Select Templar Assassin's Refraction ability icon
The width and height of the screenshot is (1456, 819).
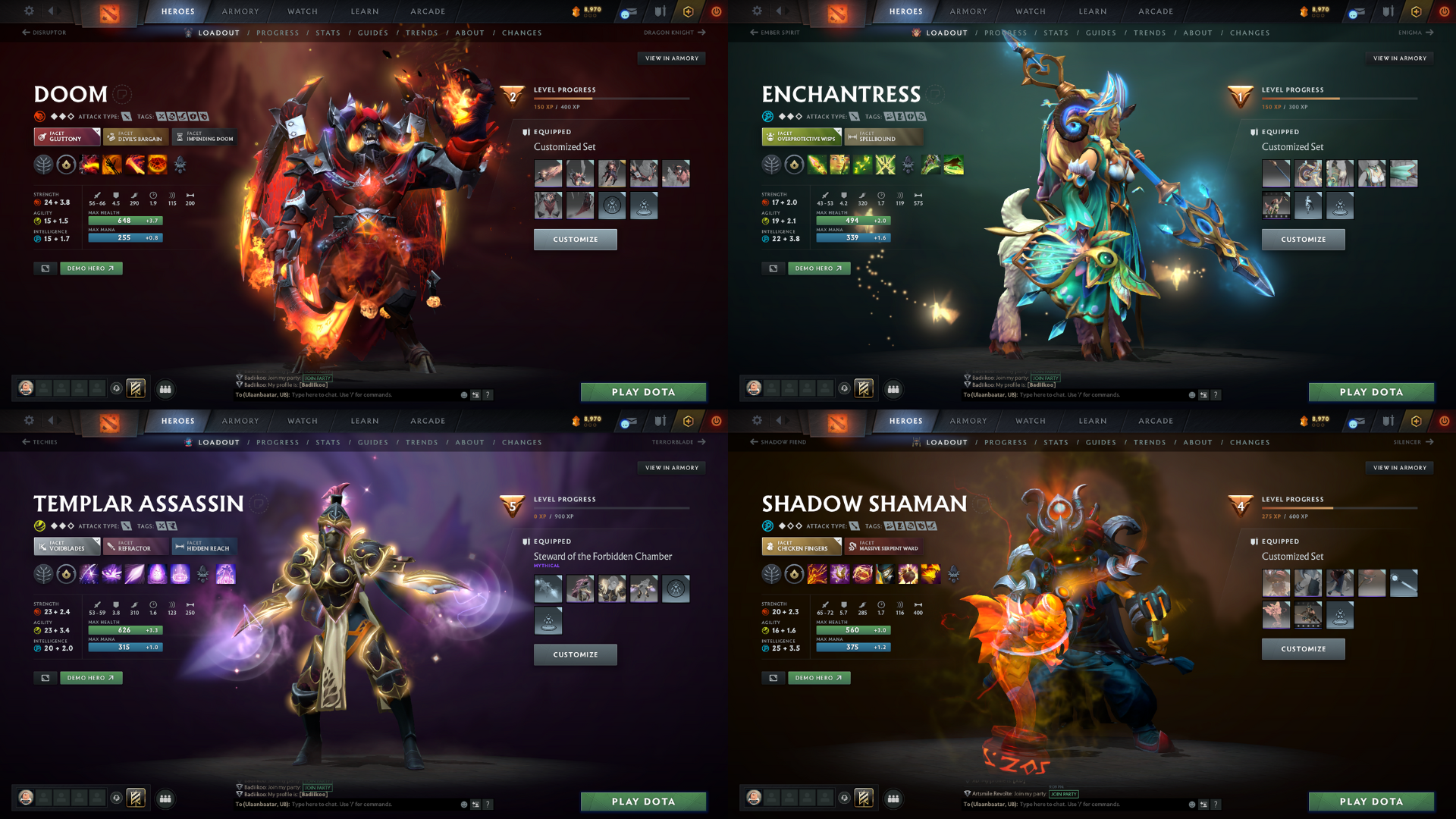(x=89, y=574)
